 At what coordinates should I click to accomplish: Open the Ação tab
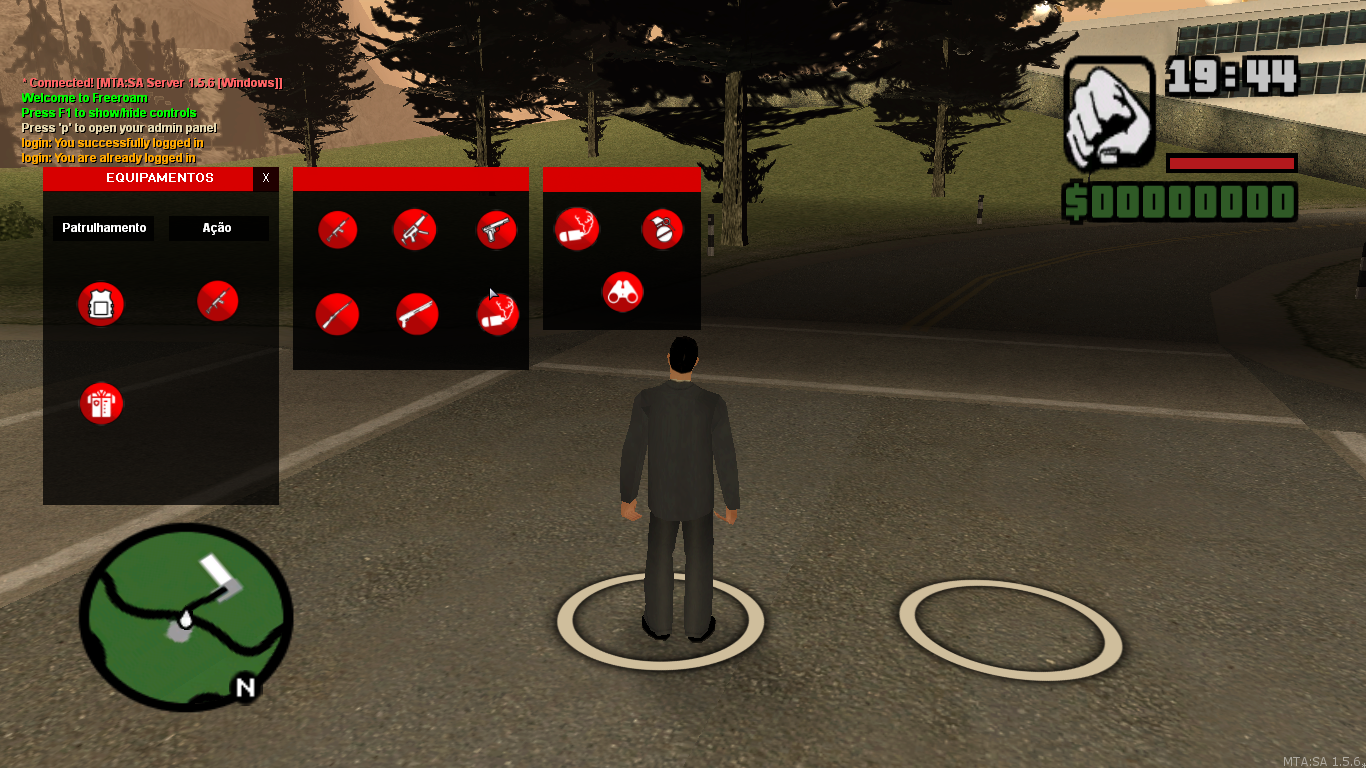218,228
